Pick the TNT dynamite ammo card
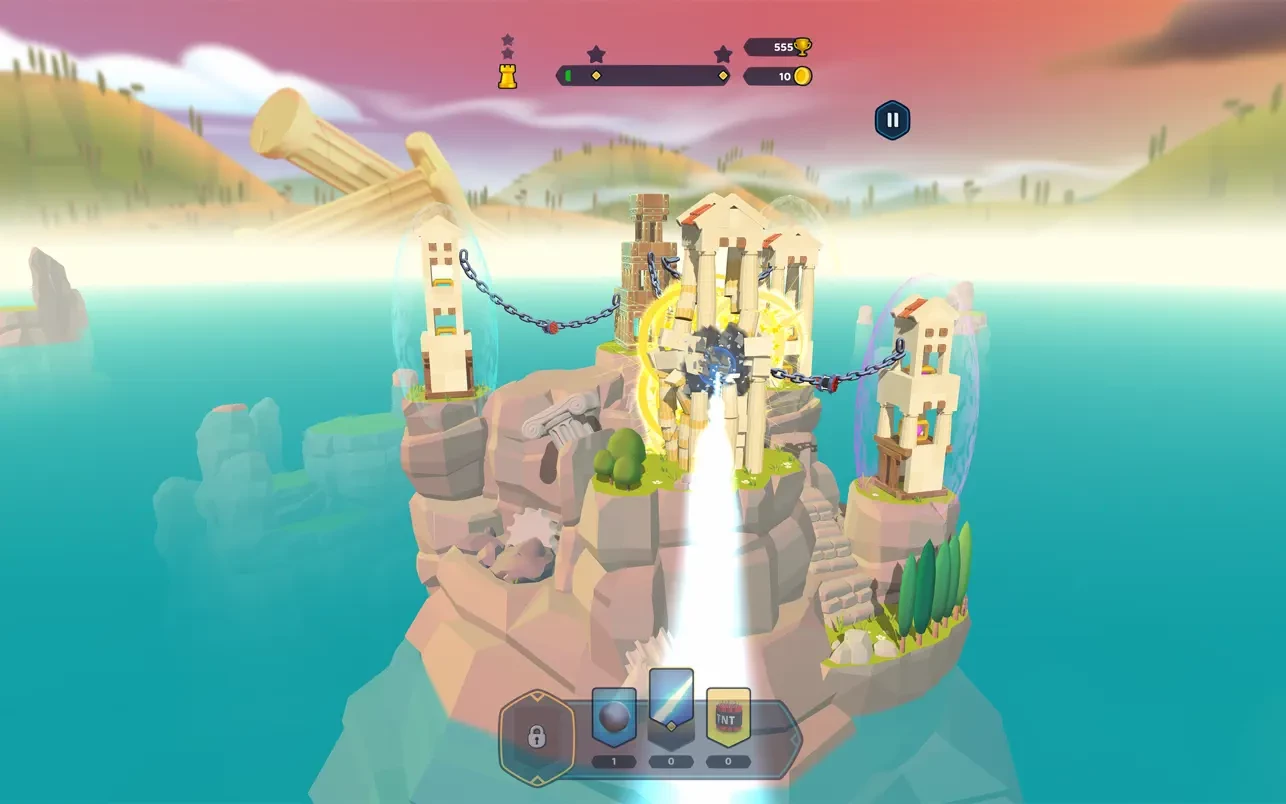This screenshot has width=1286, height=804. tap(728, 717)
